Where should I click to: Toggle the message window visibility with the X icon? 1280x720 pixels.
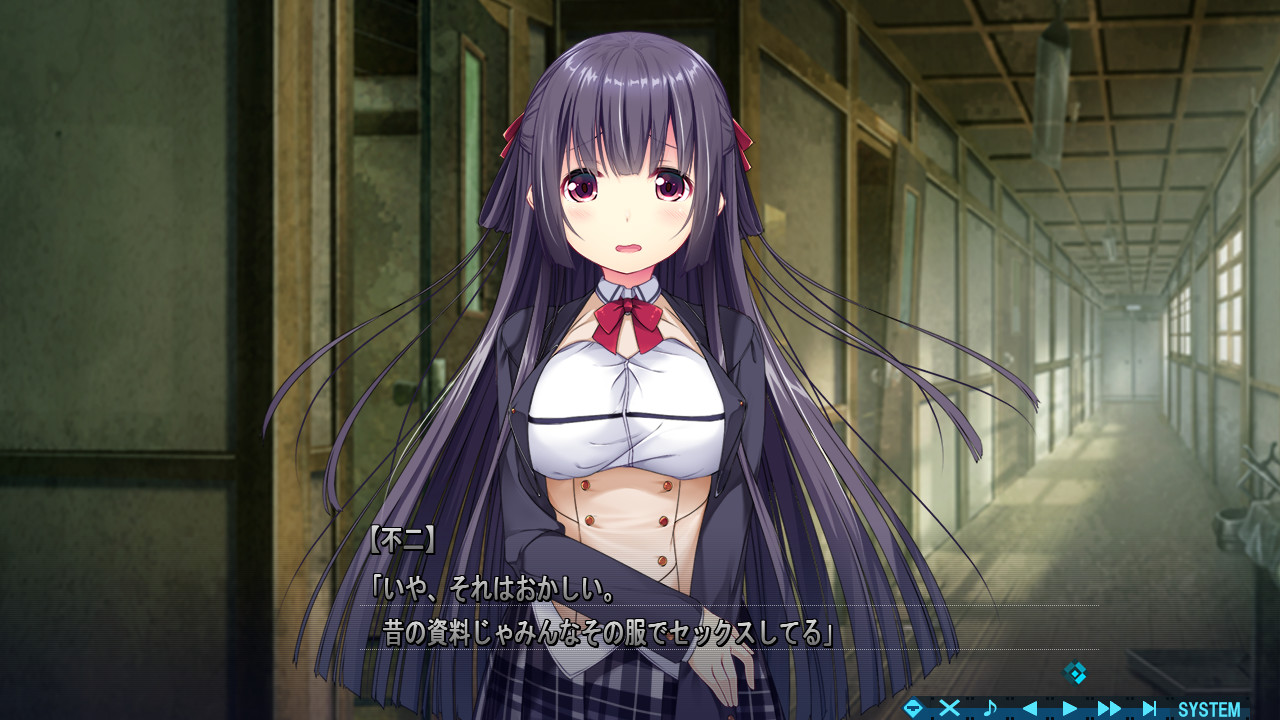point(950,707)
